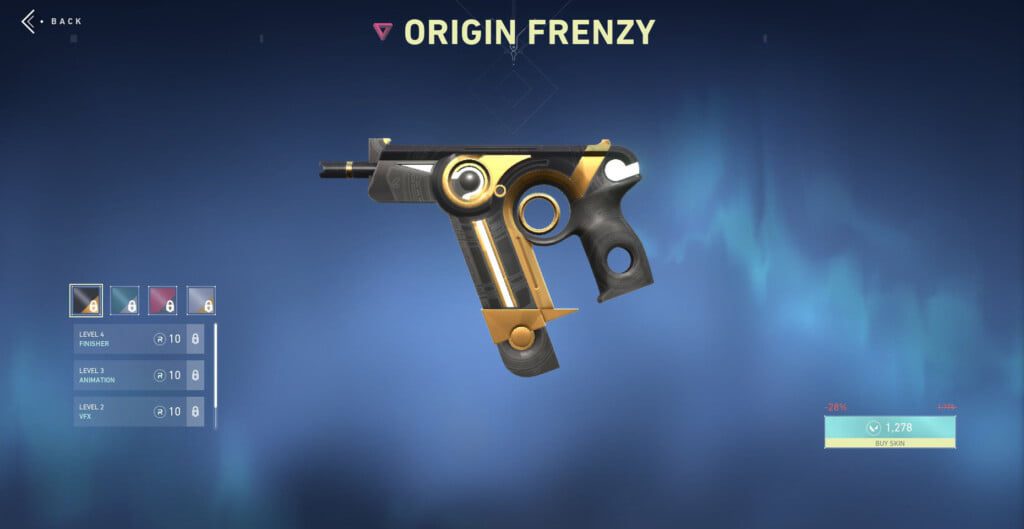1024x529 pixels.
Task: Open the Level 4 Finisher upgrade
Action: point(138,339)
